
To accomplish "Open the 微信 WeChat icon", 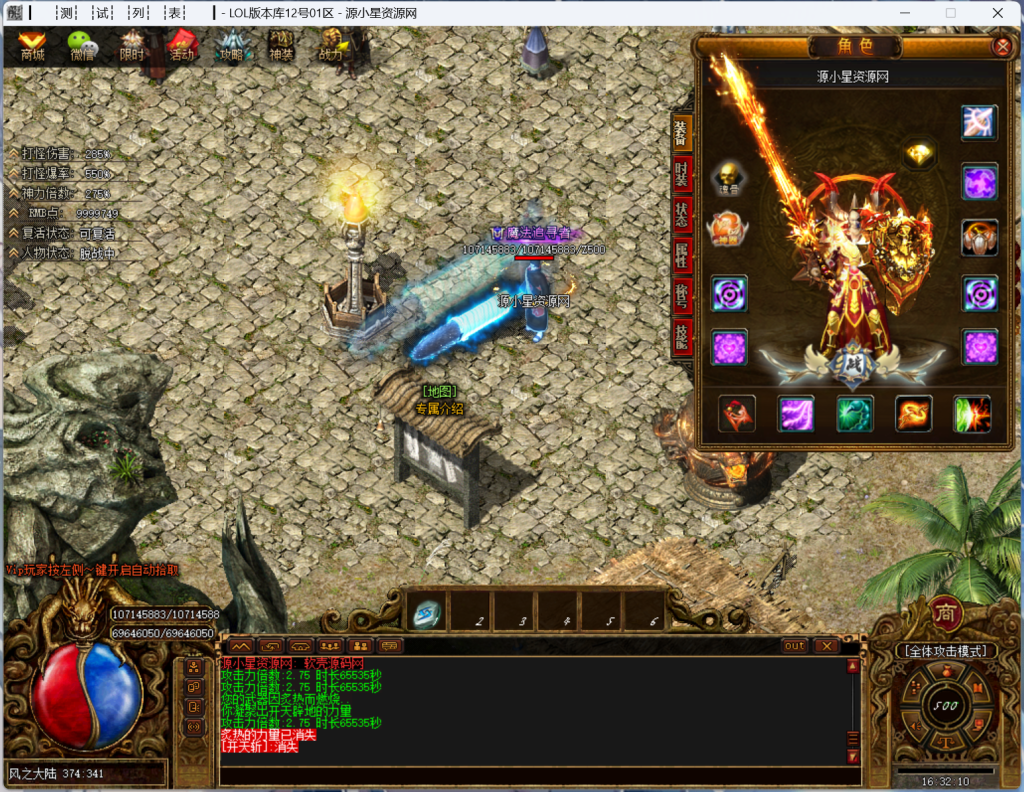I will [x=82, y=46].
